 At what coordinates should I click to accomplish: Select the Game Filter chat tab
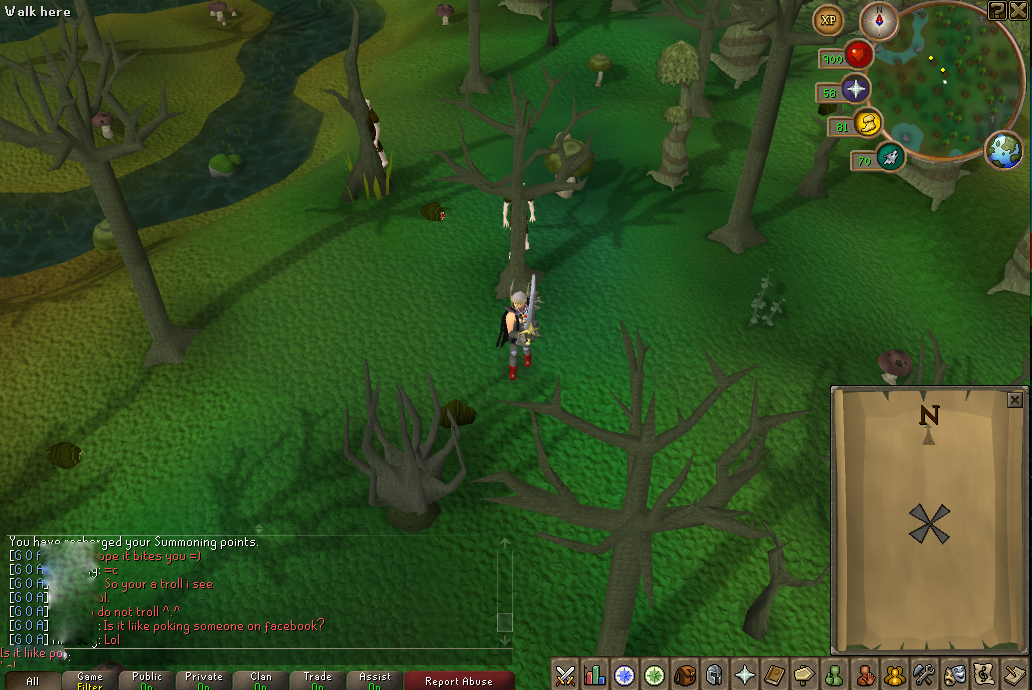click(x=90, y=681)
